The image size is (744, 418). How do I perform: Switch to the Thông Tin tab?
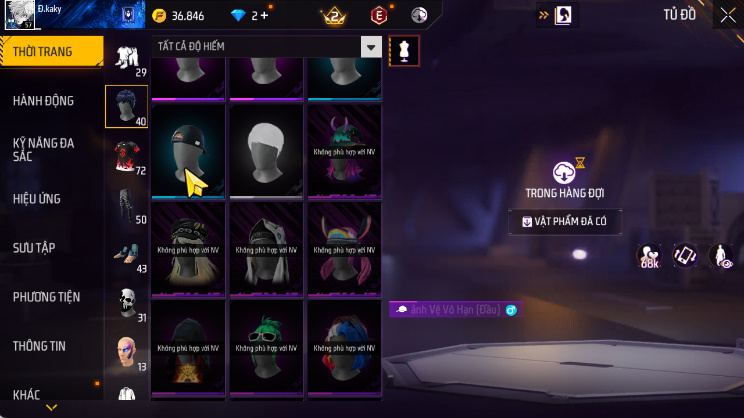[x=40, y=346]
